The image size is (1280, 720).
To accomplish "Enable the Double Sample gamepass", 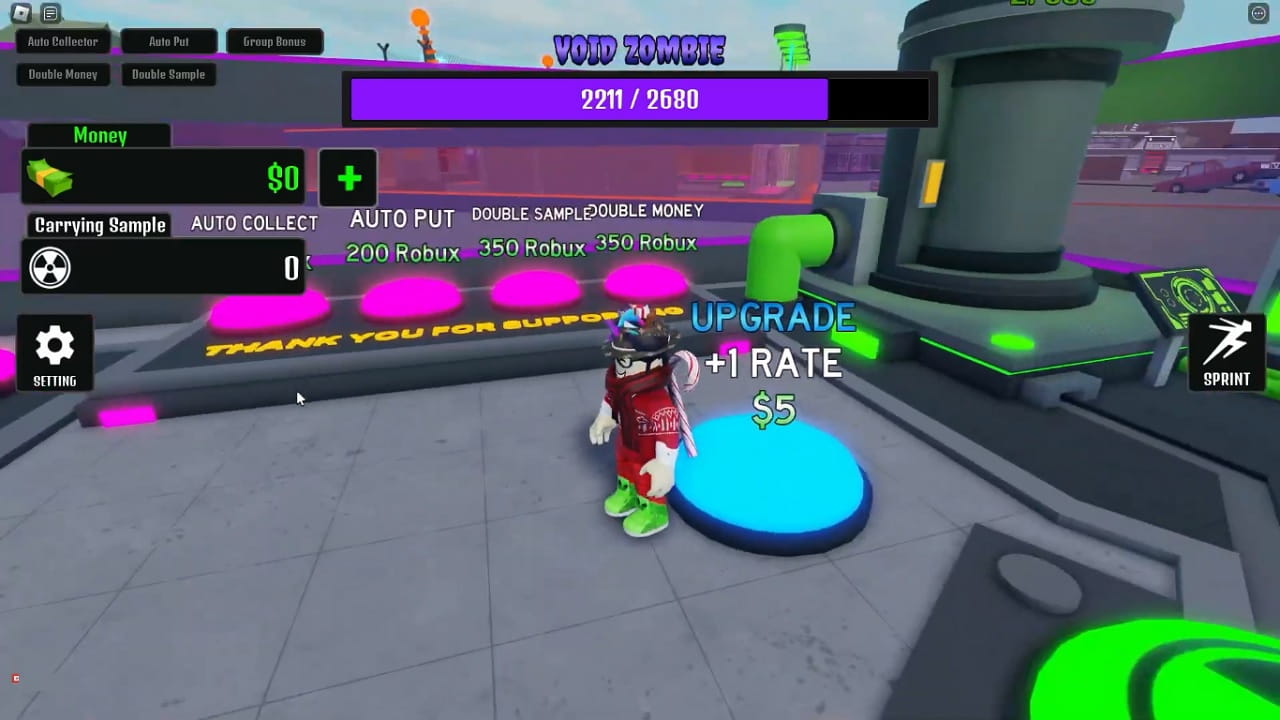I will coord(168,74).
